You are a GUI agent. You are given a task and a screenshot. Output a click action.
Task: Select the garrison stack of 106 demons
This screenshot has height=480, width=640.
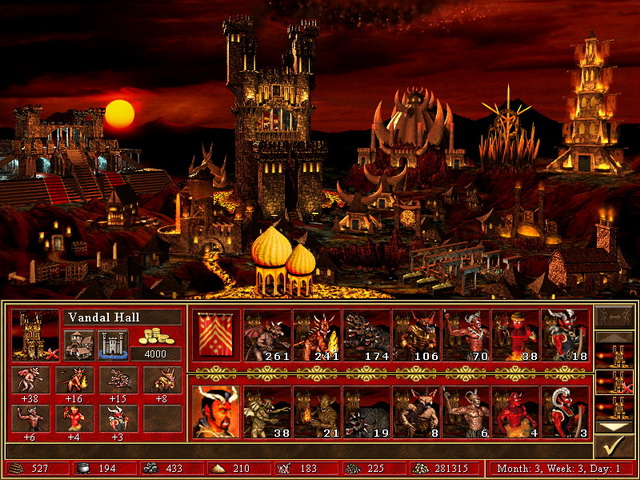pos(416,335)
